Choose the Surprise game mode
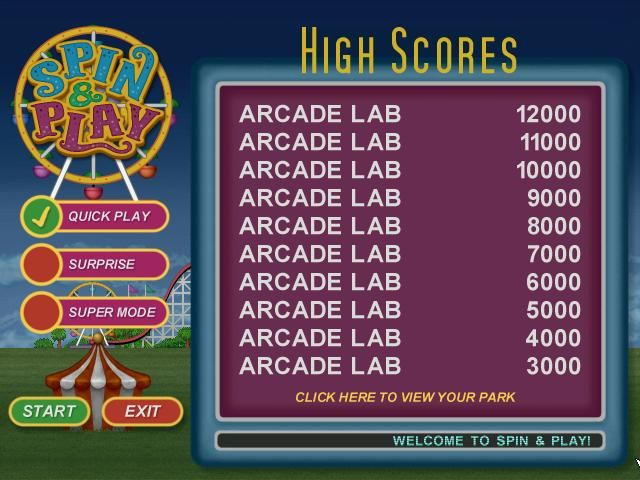Viewport: 640px width, 480px height. click(95, 264)
